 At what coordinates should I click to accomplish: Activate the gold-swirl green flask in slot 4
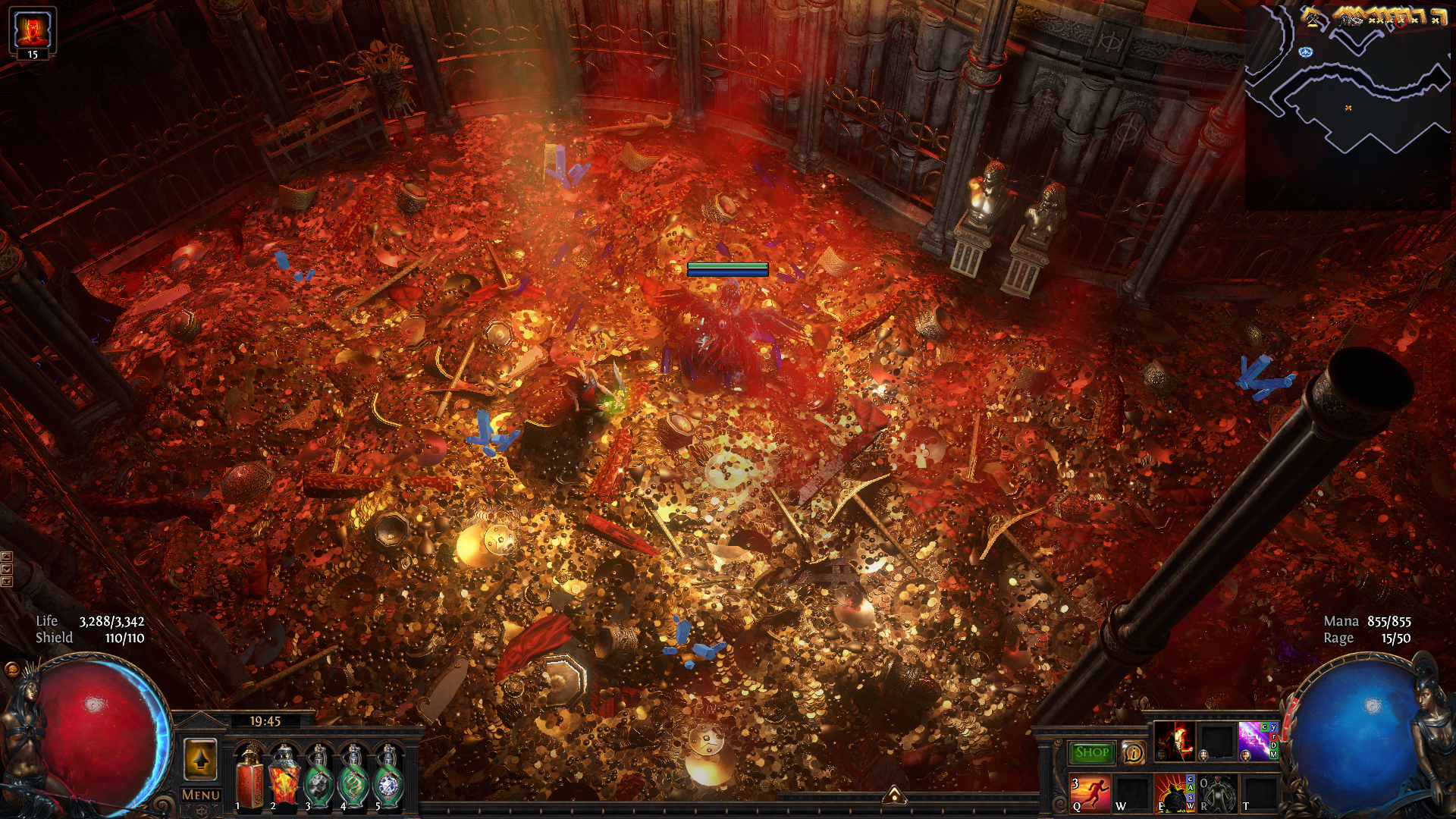354,776
